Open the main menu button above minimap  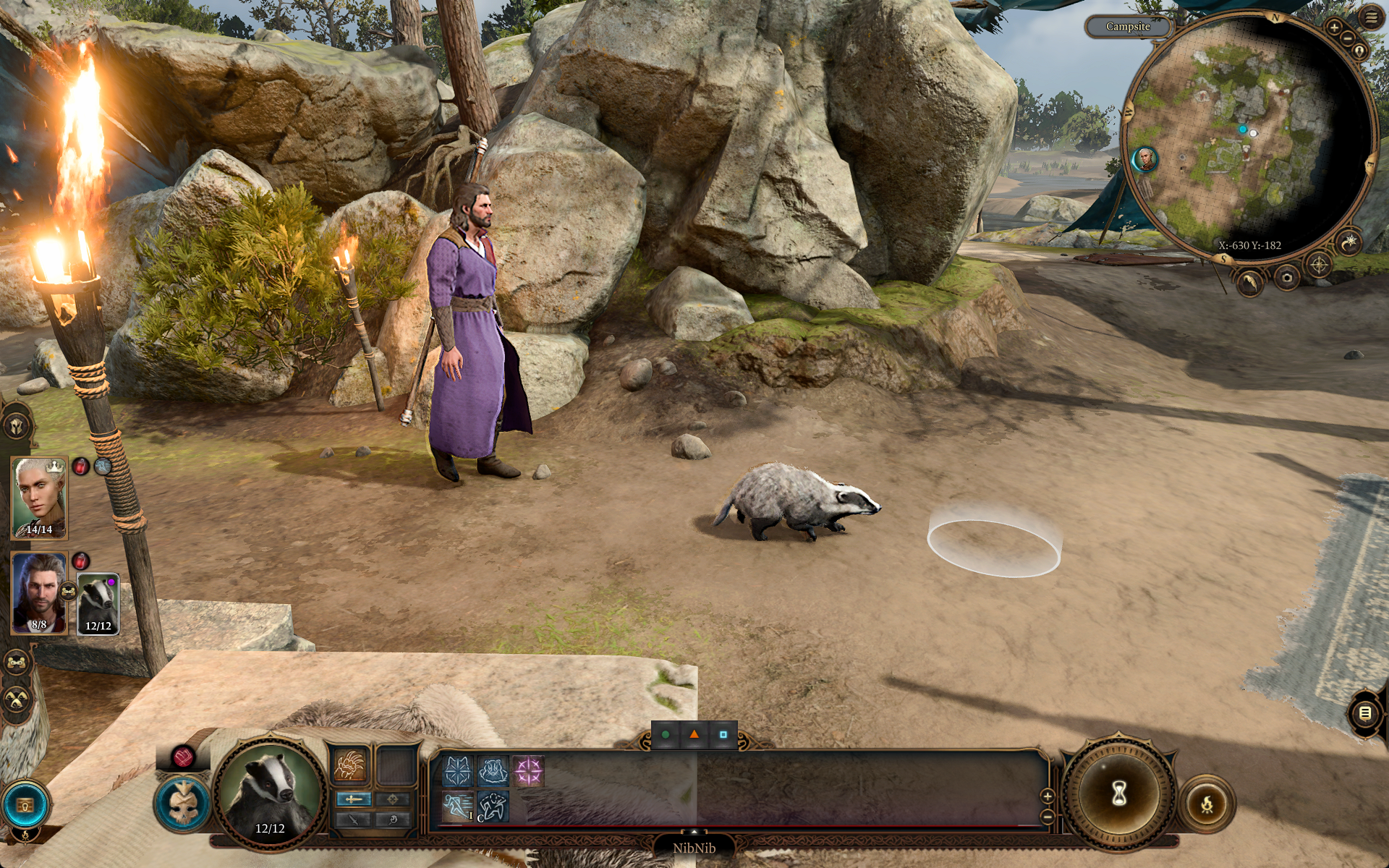click(1371, 17)
